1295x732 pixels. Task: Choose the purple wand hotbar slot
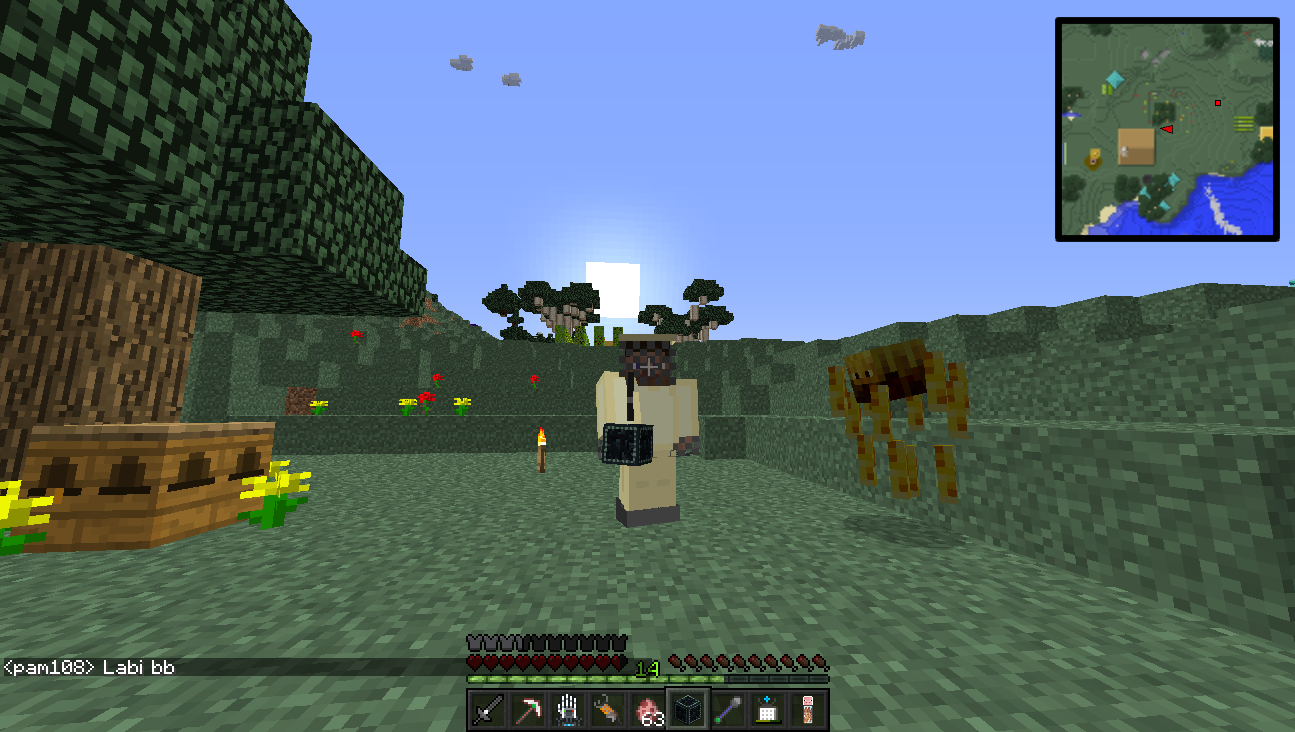coord(728,710)
